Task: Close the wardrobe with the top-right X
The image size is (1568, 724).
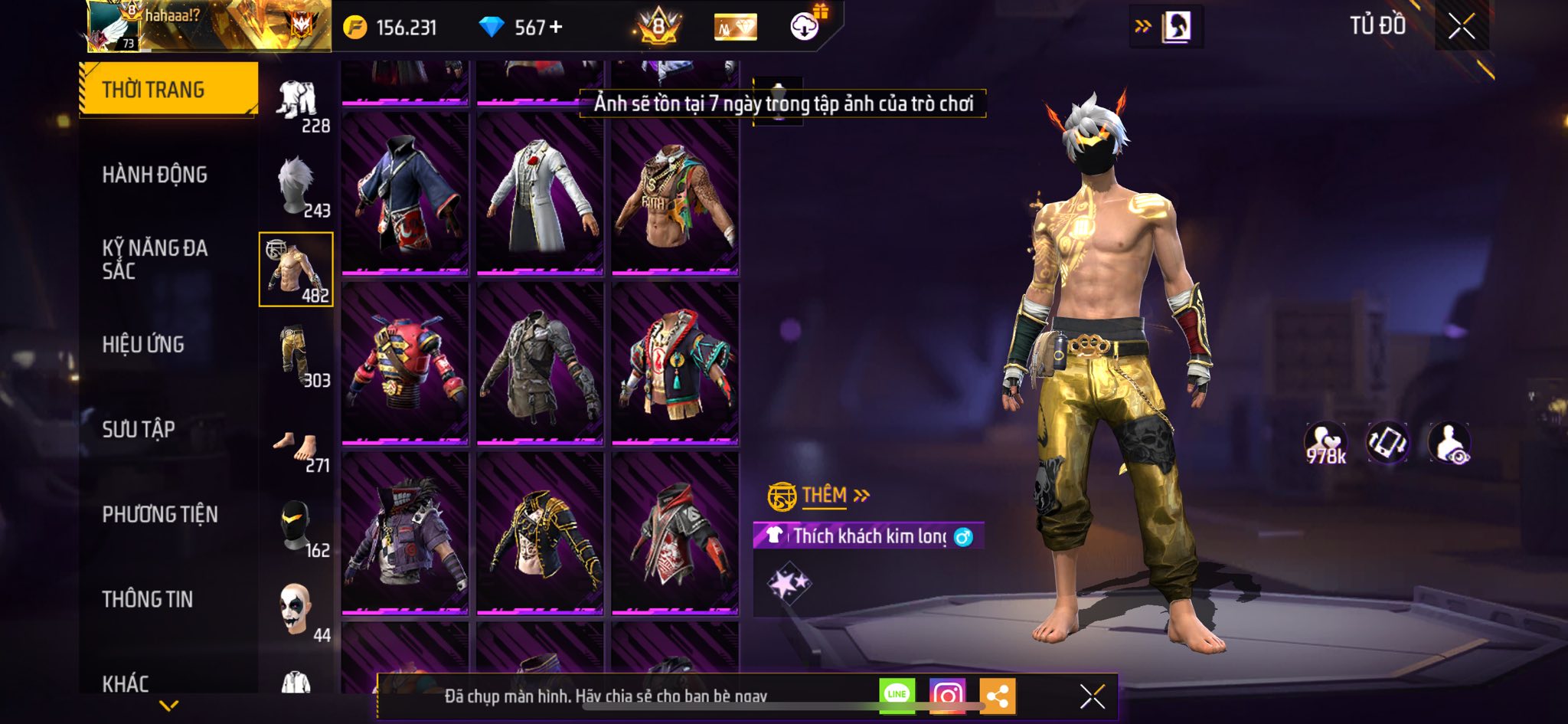Action: point(1462,27)
